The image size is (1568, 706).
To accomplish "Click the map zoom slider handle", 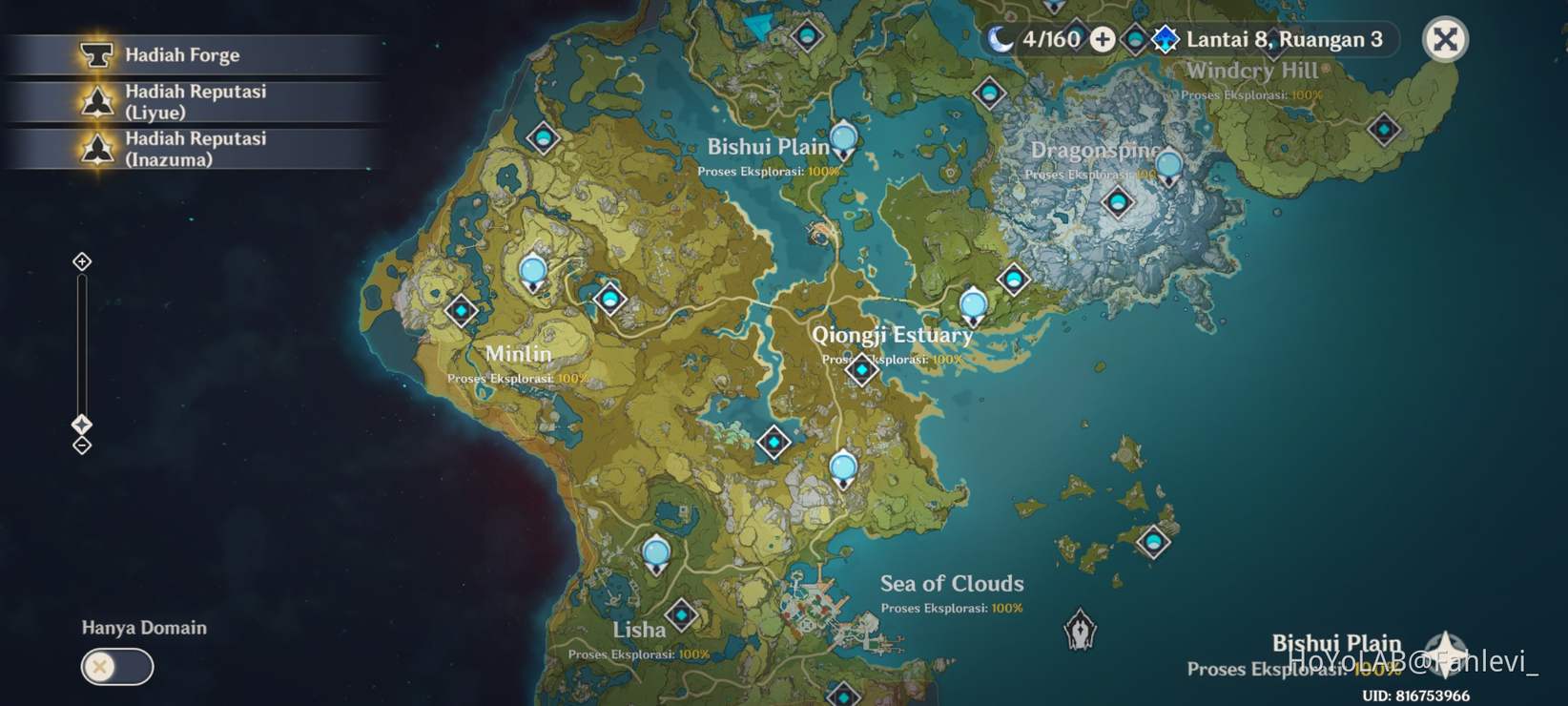I will click(82, 425).
